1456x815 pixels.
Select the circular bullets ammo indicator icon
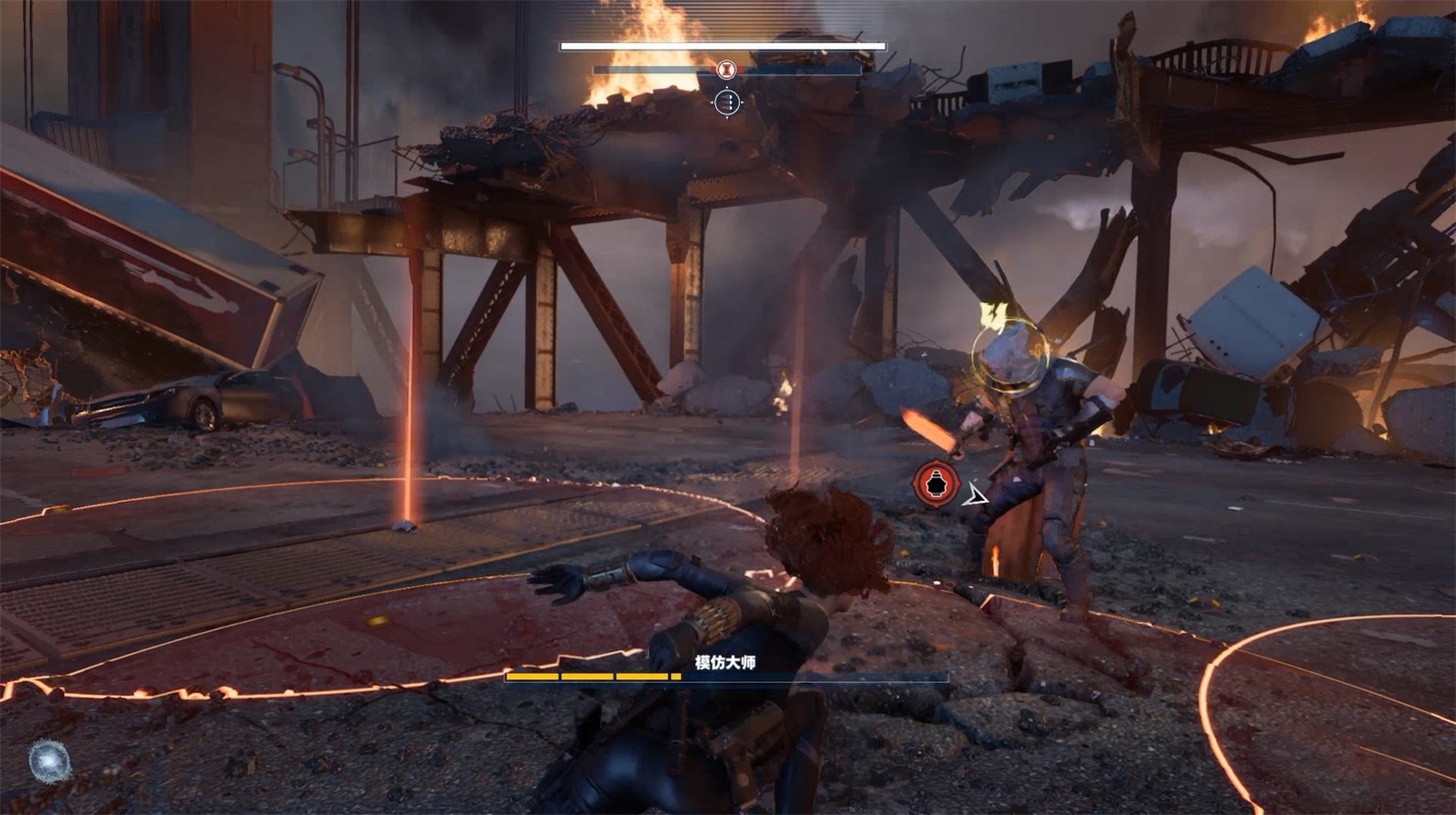pyautogui.click(x=727, y=102)
